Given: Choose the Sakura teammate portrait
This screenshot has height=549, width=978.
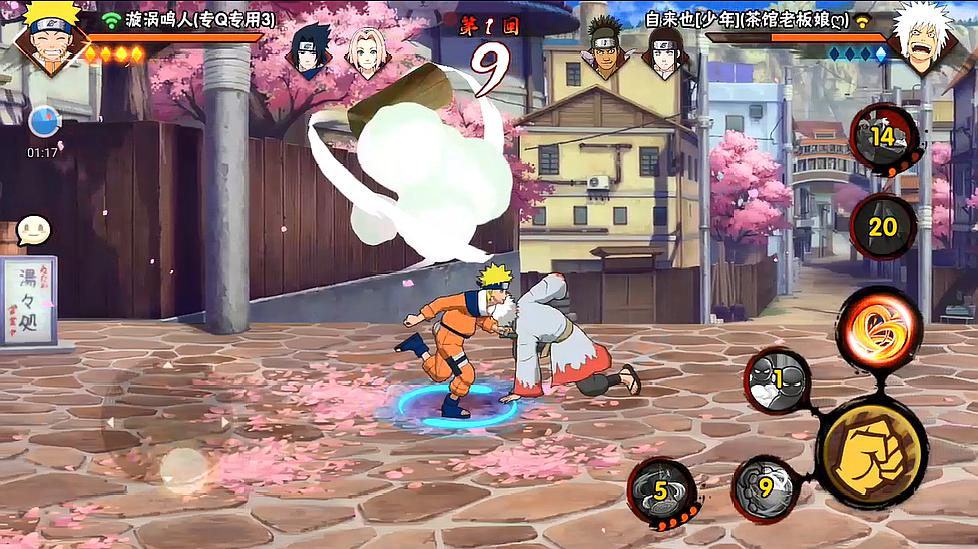Looking at the screenshot, I should pyautogui.click(x=366, y=49).
